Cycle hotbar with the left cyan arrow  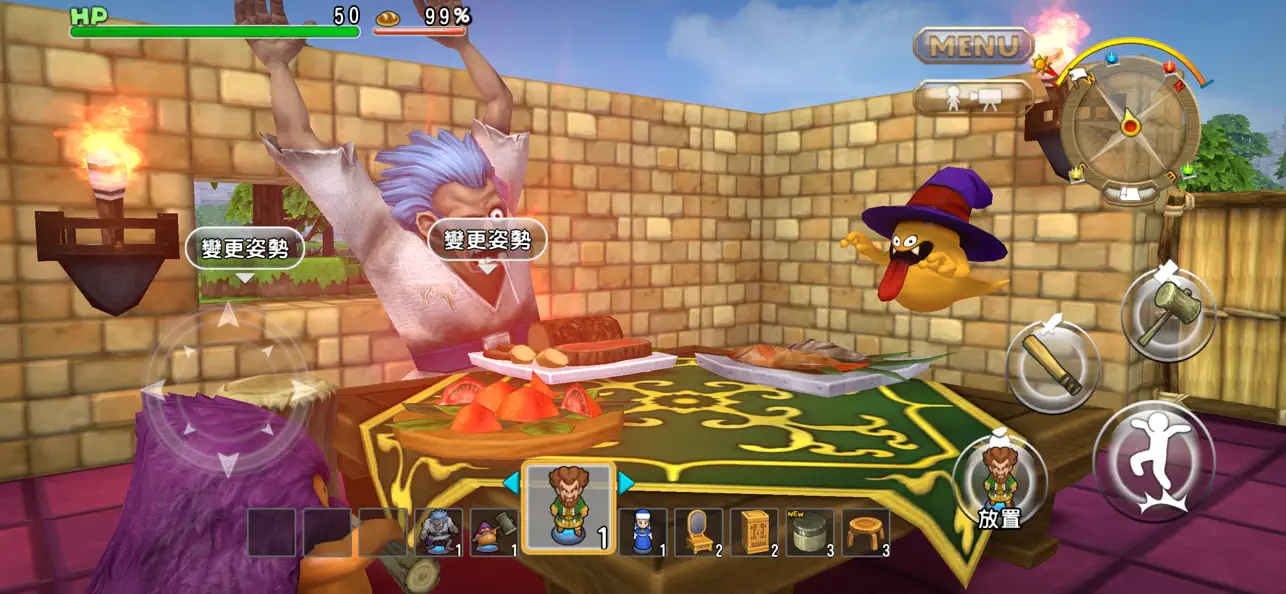pyautogui.click(x=511, y=484)
